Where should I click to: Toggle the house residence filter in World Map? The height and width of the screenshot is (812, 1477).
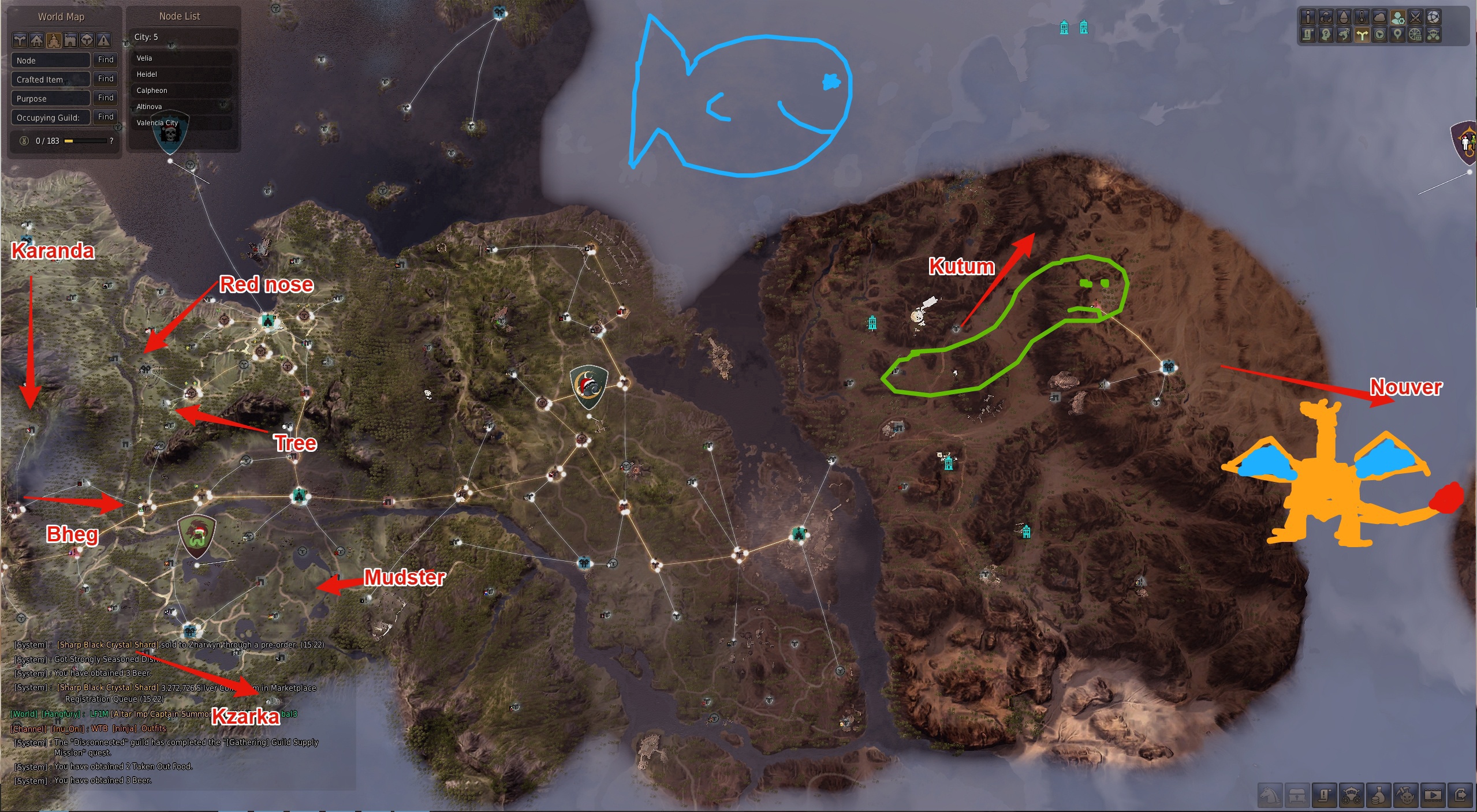coord(36,40)
